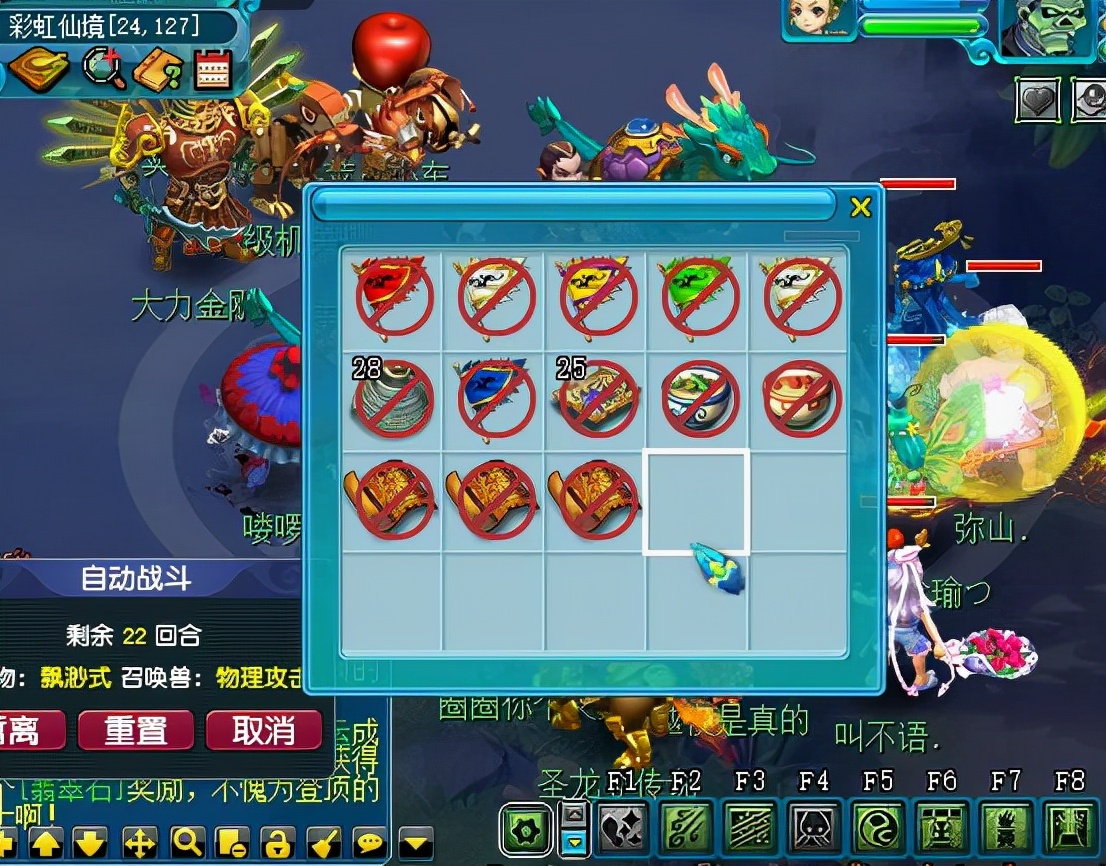Activate the F3 skill shortcut
This screenshot has width=1106, height=866.
(750, 829)
